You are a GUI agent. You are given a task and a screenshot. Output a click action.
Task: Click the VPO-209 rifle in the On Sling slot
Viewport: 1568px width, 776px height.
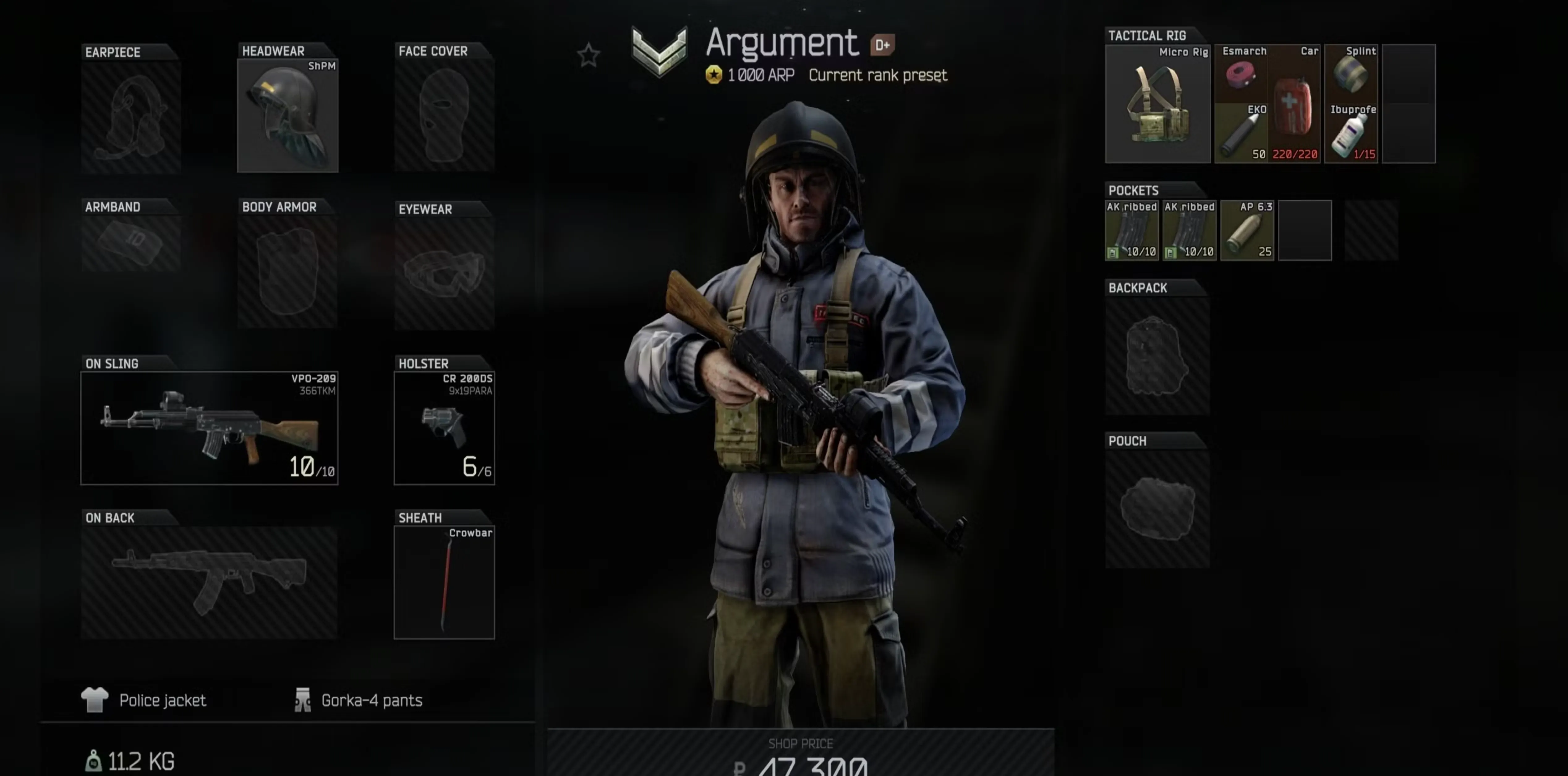(210, 426)
